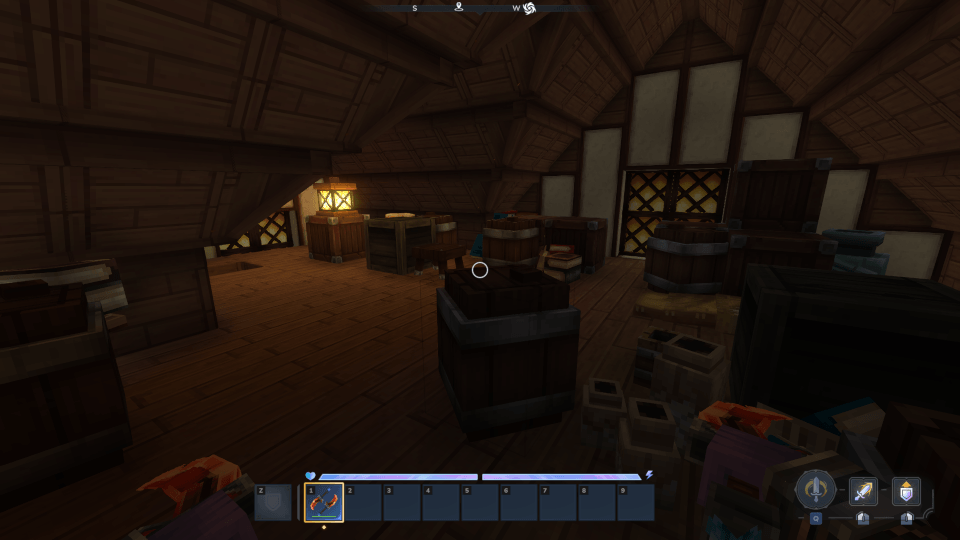Activate the circular sword signature ability
Image resolution: width=960 pixels, height=540 pixels.
pos(816,490)
